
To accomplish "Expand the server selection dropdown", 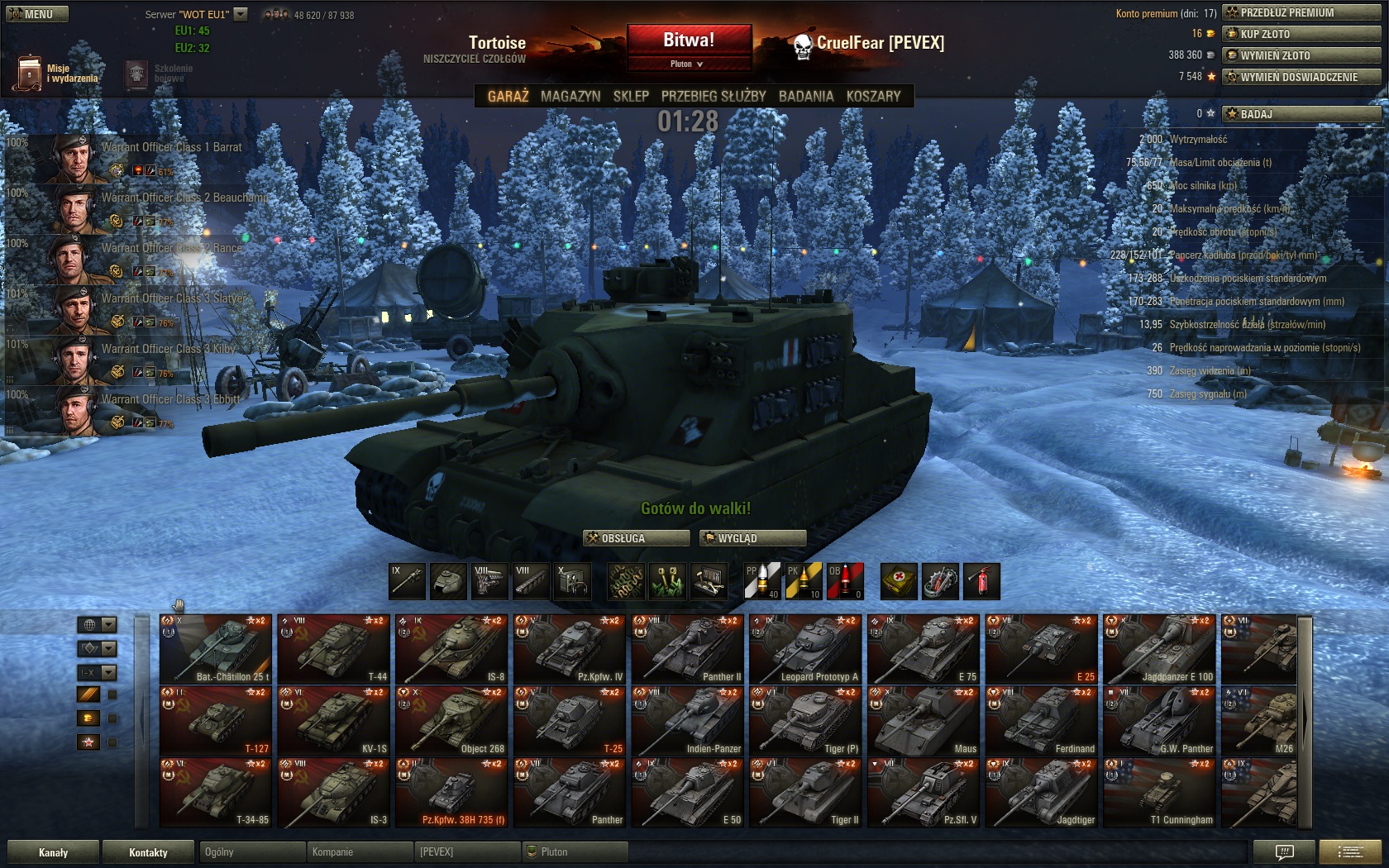I will (241, 14).
